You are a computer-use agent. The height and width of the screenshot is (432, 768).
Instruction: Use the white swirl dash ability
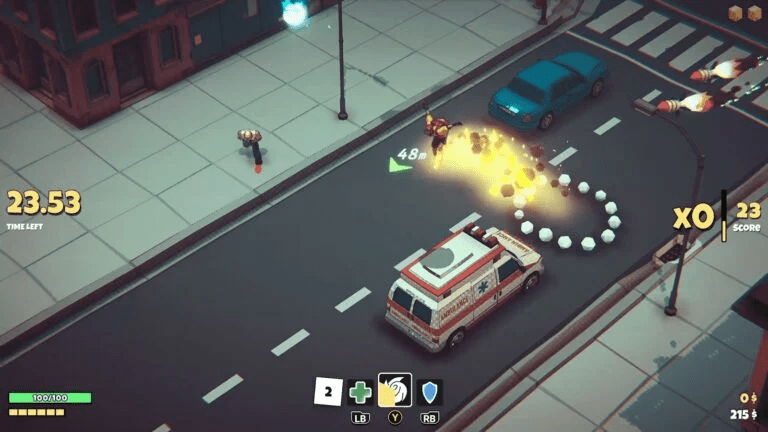pos(394,391)
